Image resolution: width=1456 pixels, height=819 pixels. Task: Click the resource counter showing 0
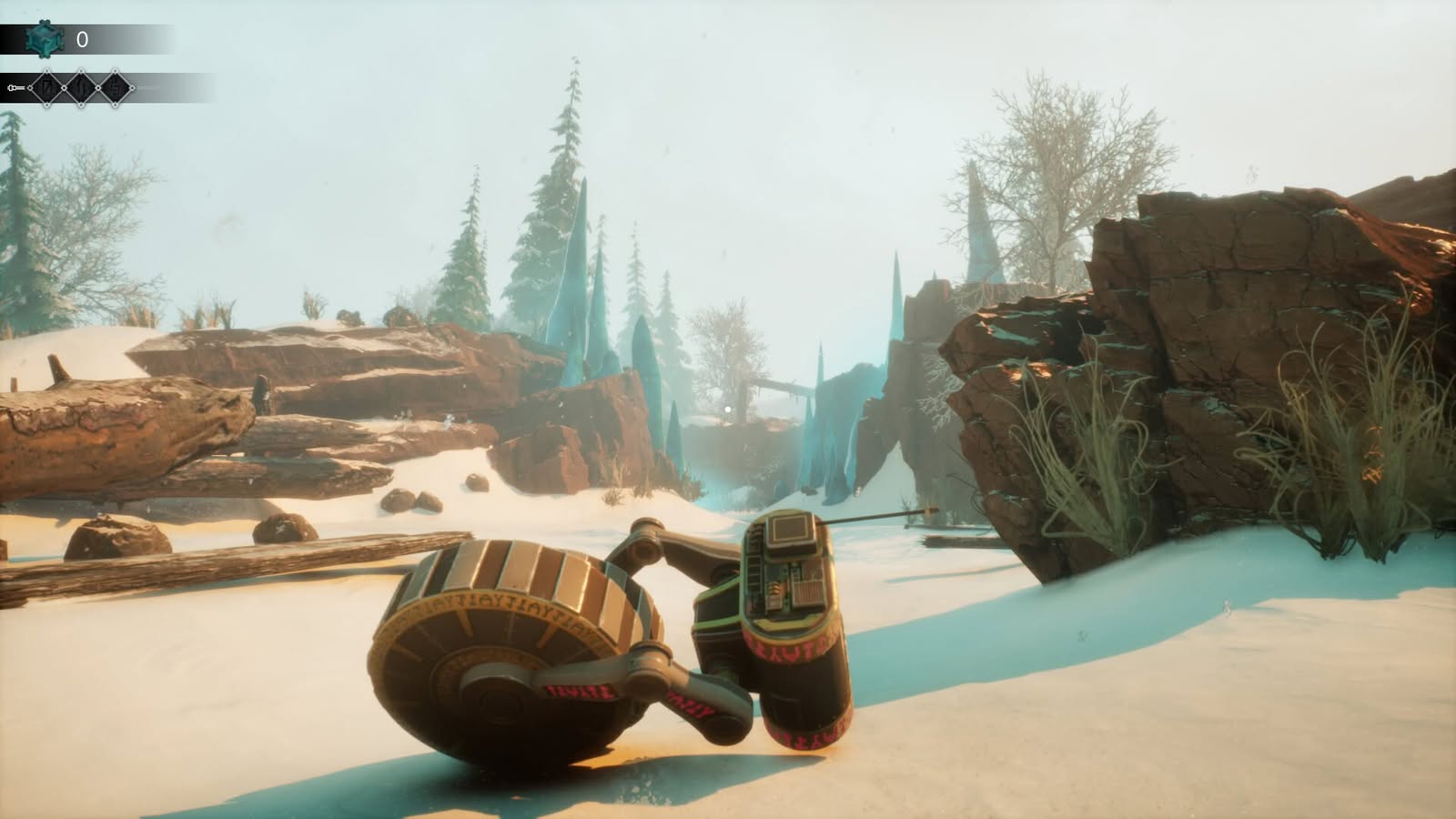[x=81, y=38]
